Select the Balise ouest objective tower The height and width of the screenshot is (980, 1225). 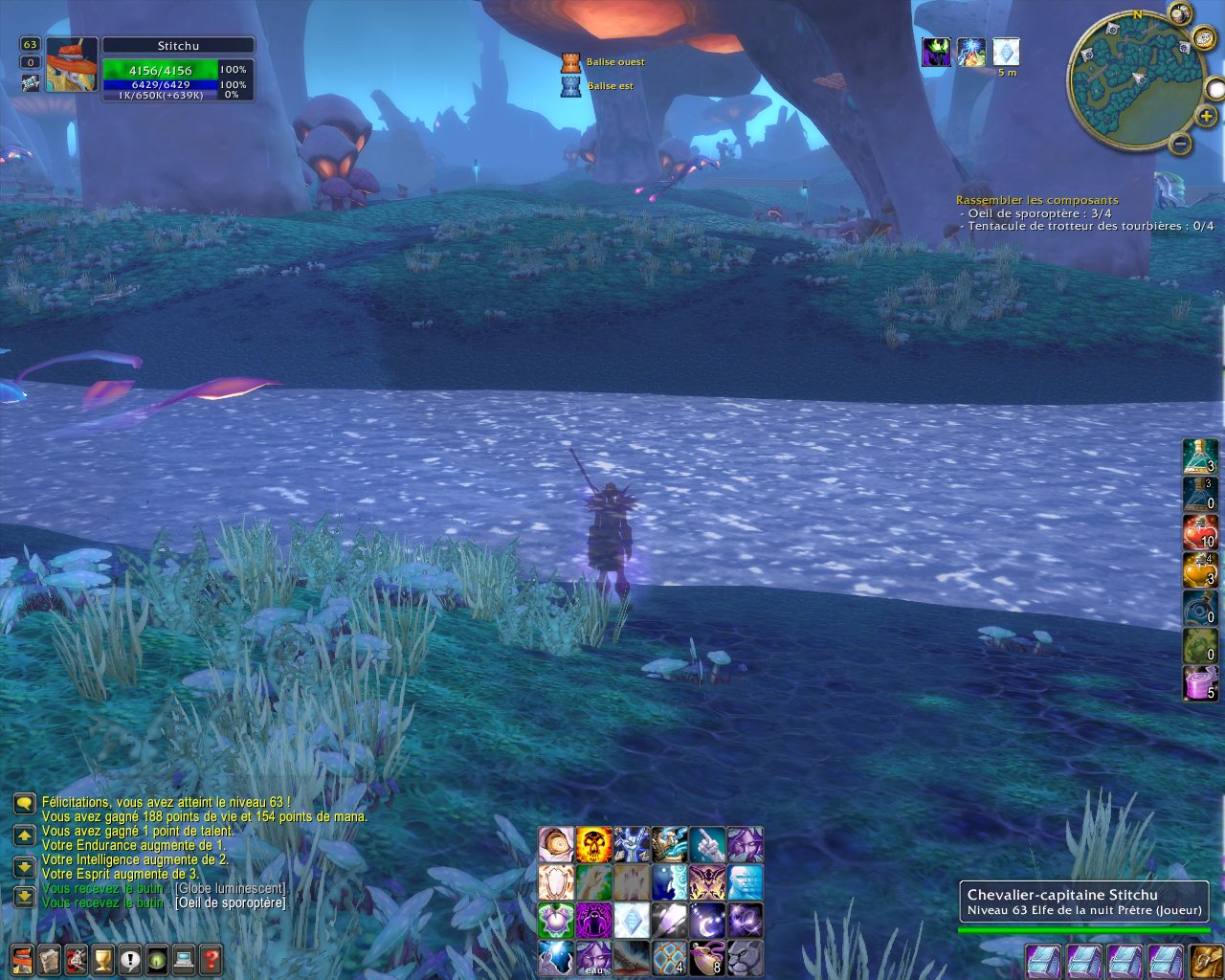click(x=571, y=62)
